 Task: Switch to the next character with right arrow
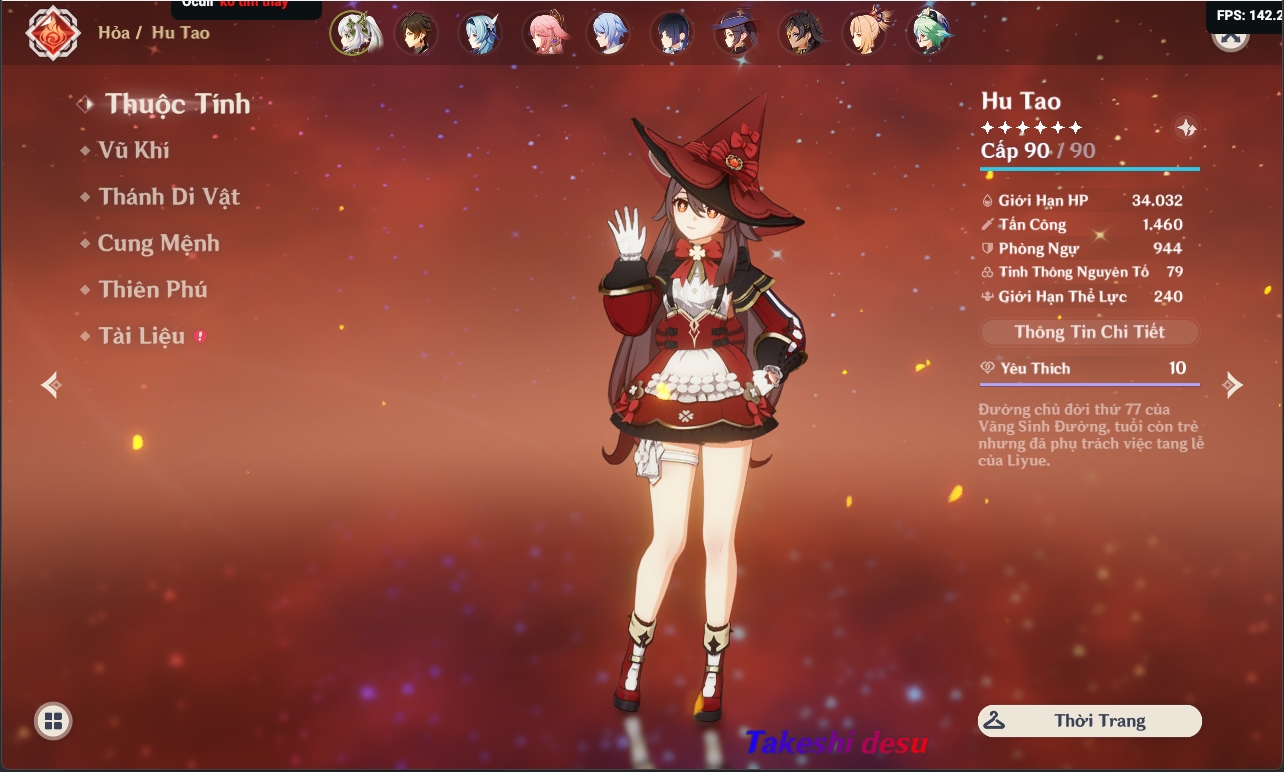point(1234,384)
